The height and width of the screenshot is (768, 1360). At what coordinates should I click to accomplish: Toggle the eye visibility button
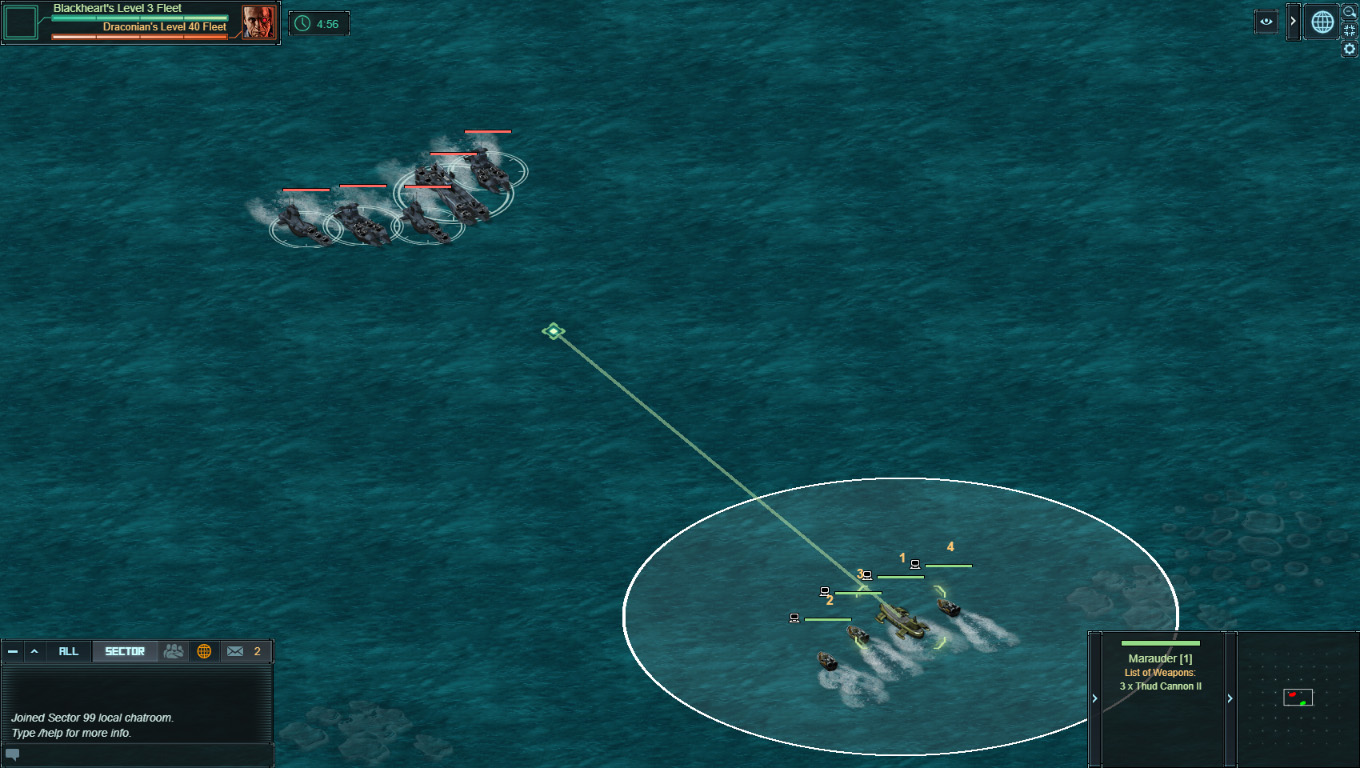coord(1266,22)
